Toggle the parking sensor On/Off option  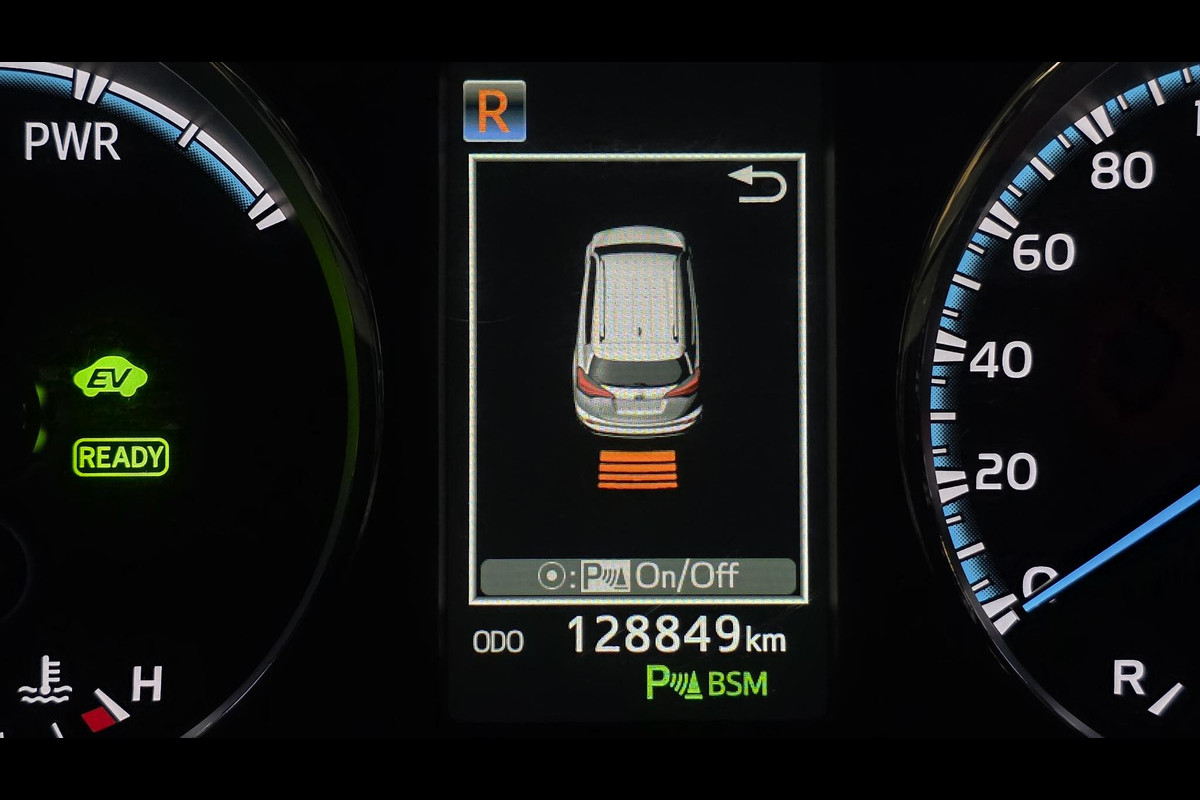pos(638,576)
